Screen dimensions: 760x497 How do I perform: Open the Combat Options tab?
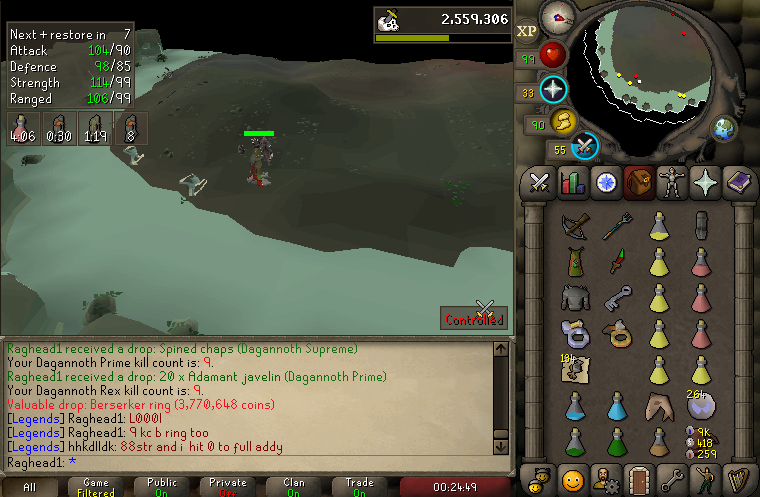[x=540, y=183]
